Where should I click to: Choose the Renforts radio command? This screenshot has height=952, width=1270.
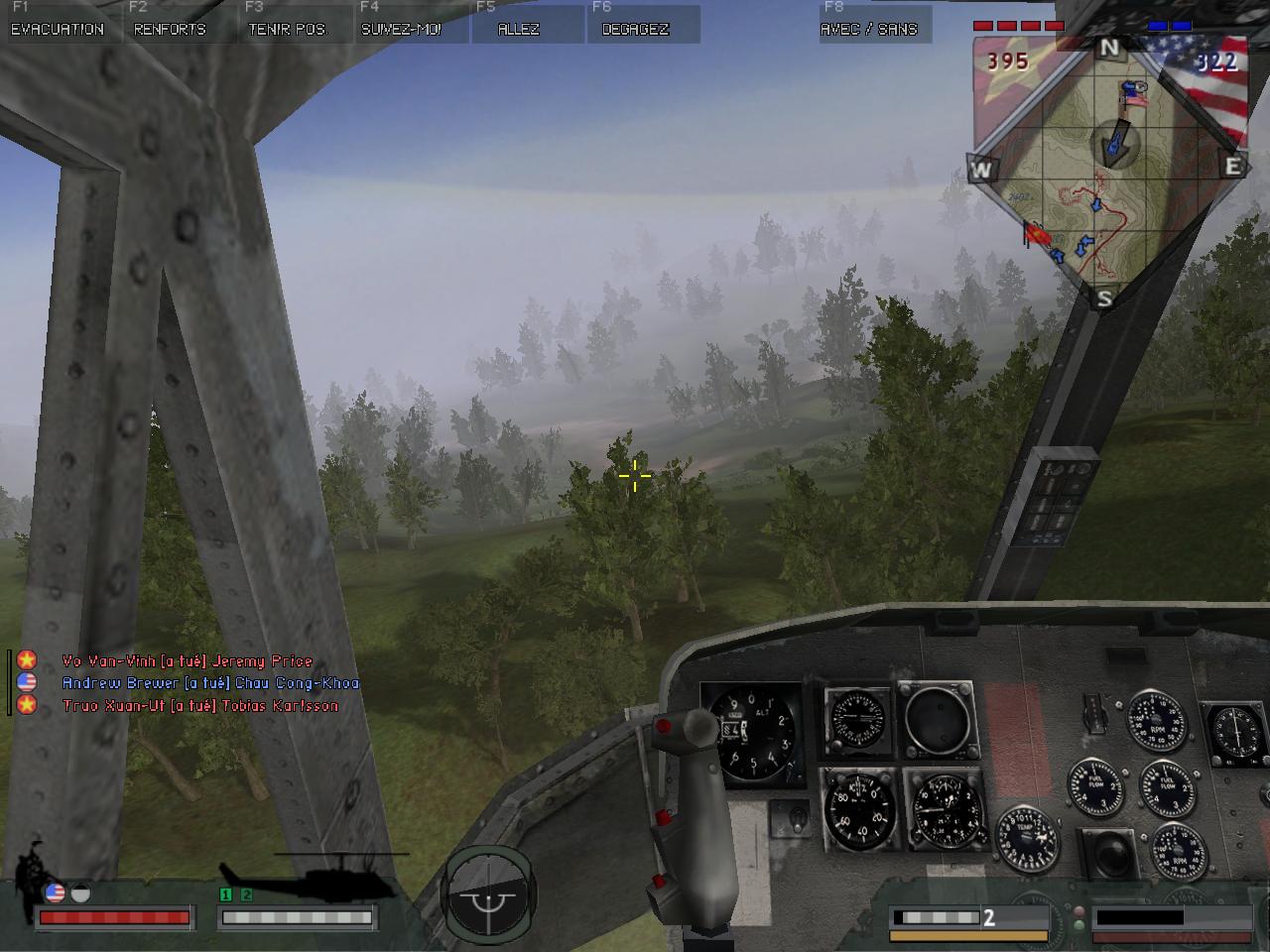coord(170,29)
